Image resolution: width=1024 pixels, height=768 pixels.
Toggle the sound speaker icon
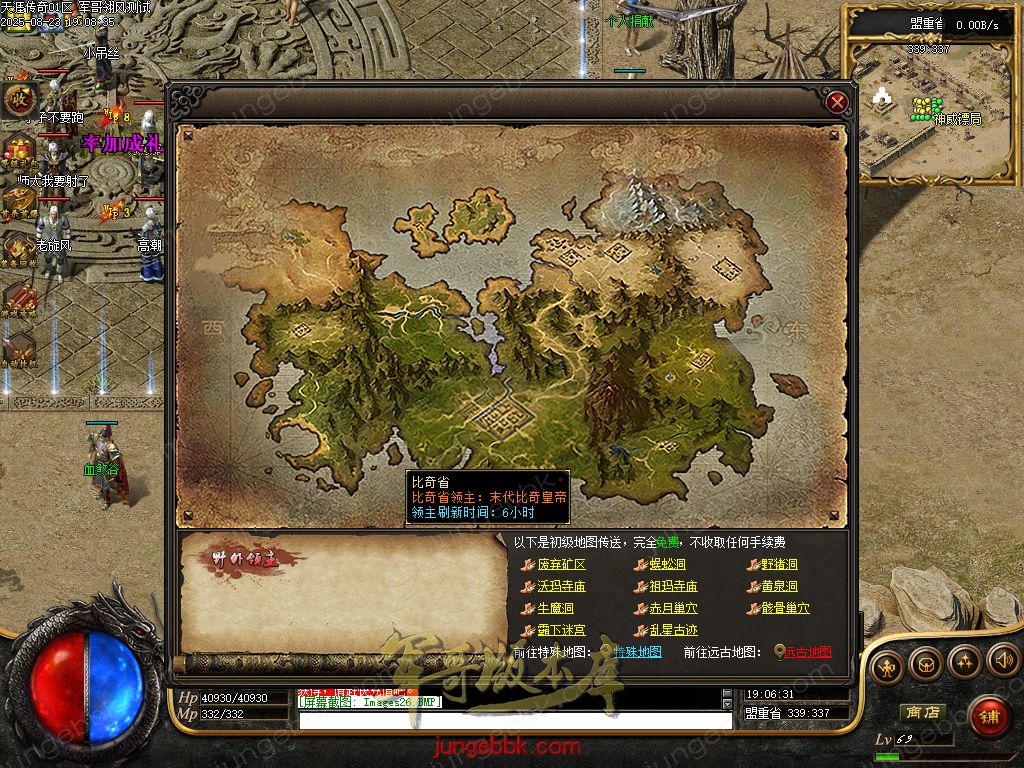click(x=1003, y=660)
